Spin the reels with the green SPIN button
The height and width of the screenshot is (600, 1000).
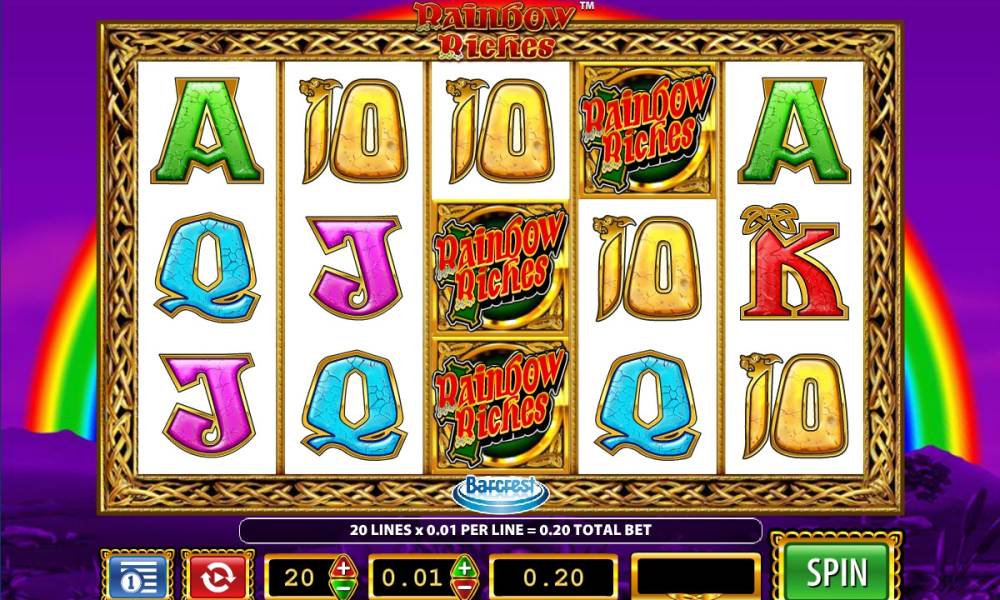[x=837, y=573]
